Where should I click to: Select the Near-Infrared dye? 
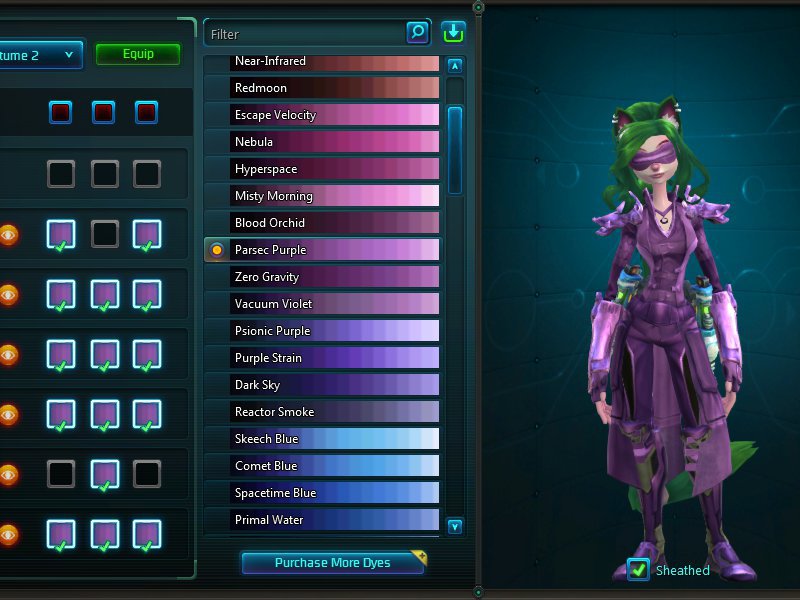(322, 62)
